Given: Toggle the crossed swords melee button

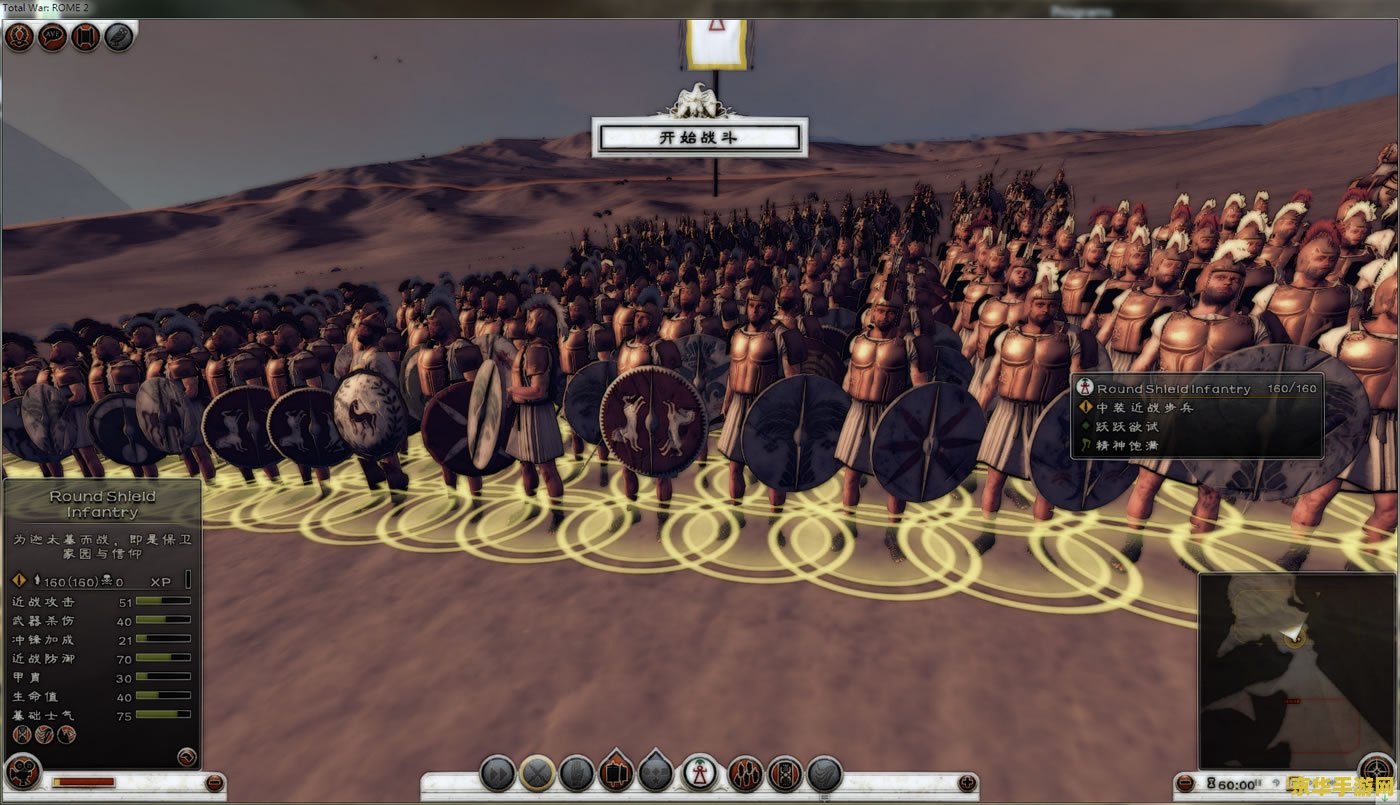Looking at the screenshot, I should pos(537,773).
